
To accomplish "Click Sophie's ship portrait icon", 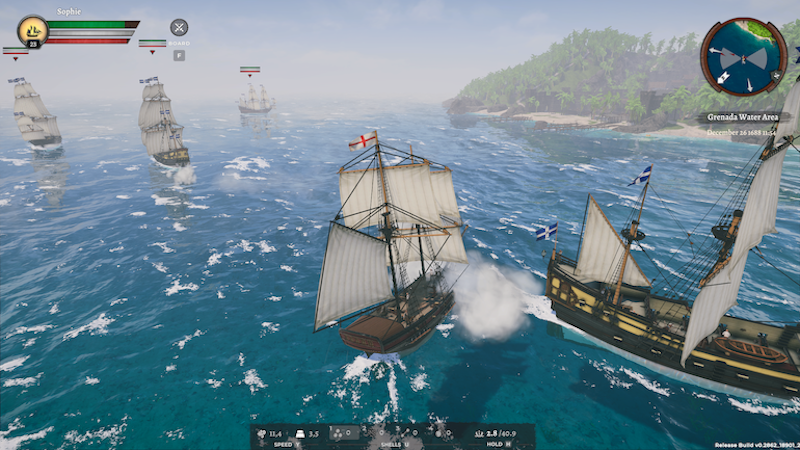I will point(33,30).
